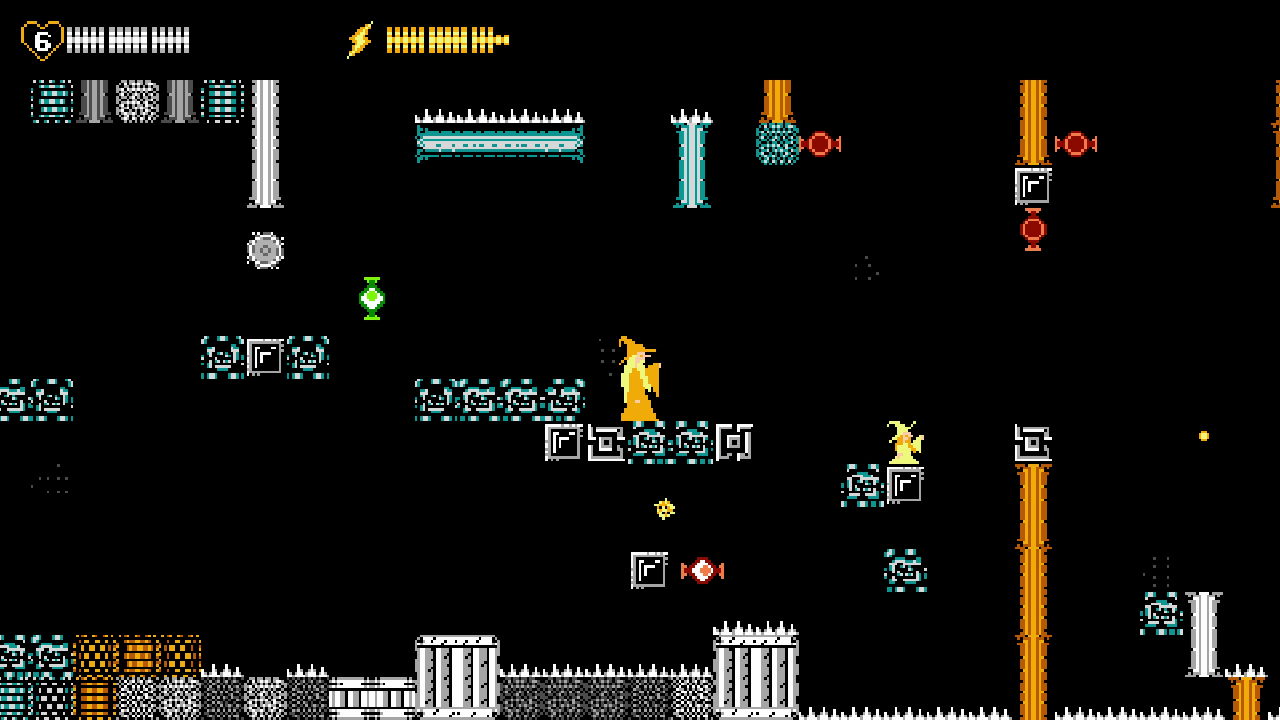Click the green lantern pickup
This screenshot has height=720, width=1280.
371,297
